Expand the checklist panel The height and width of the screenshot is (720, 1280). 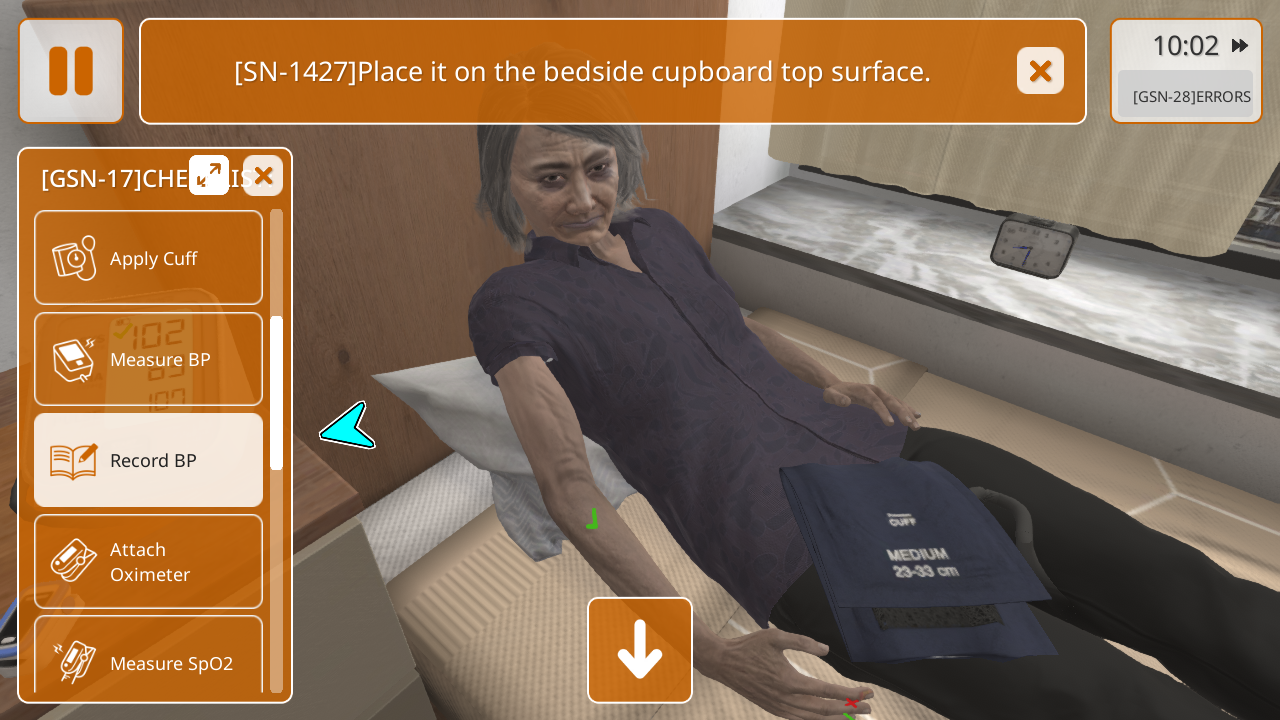pyautogui.click(x=209, y=175)
